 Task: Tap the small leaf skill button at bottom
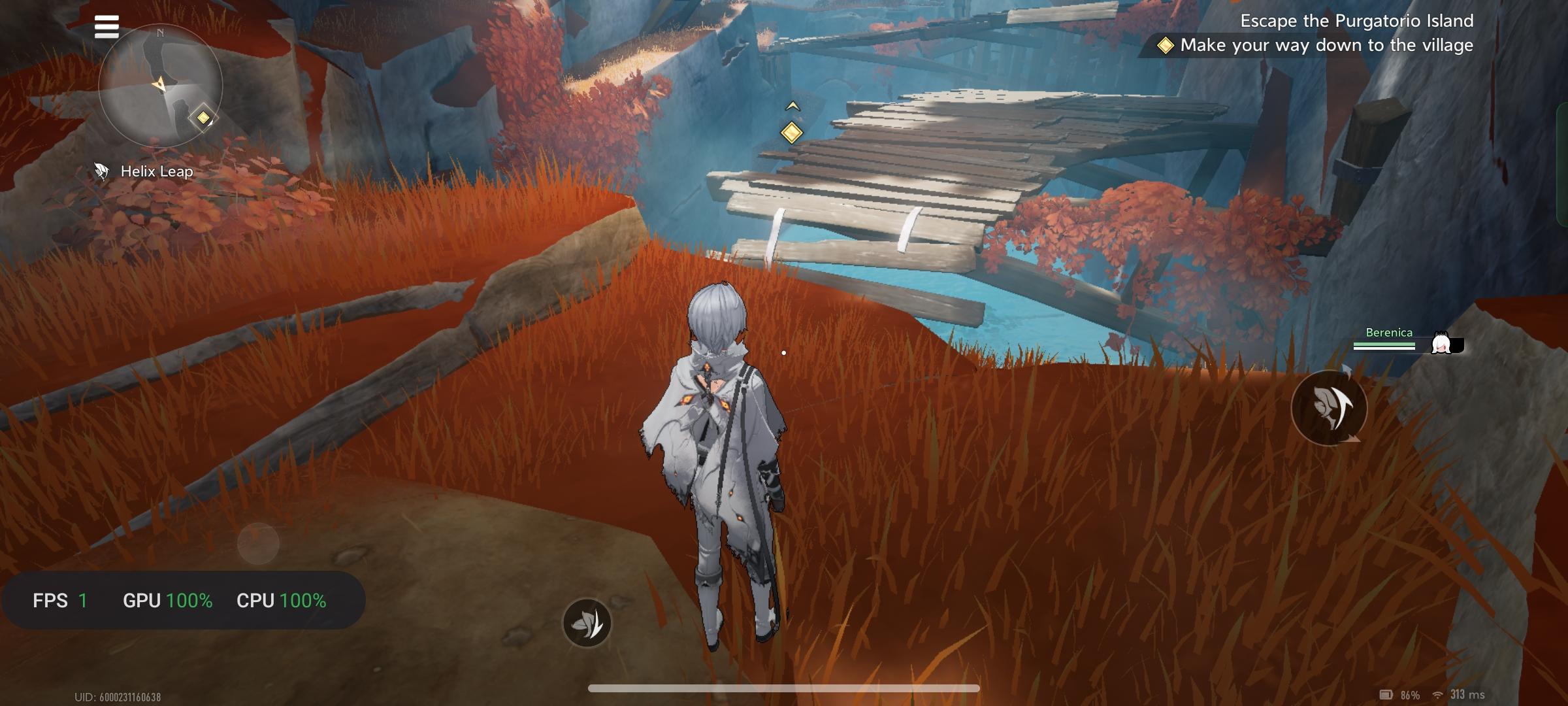click(x=587, y=623)
